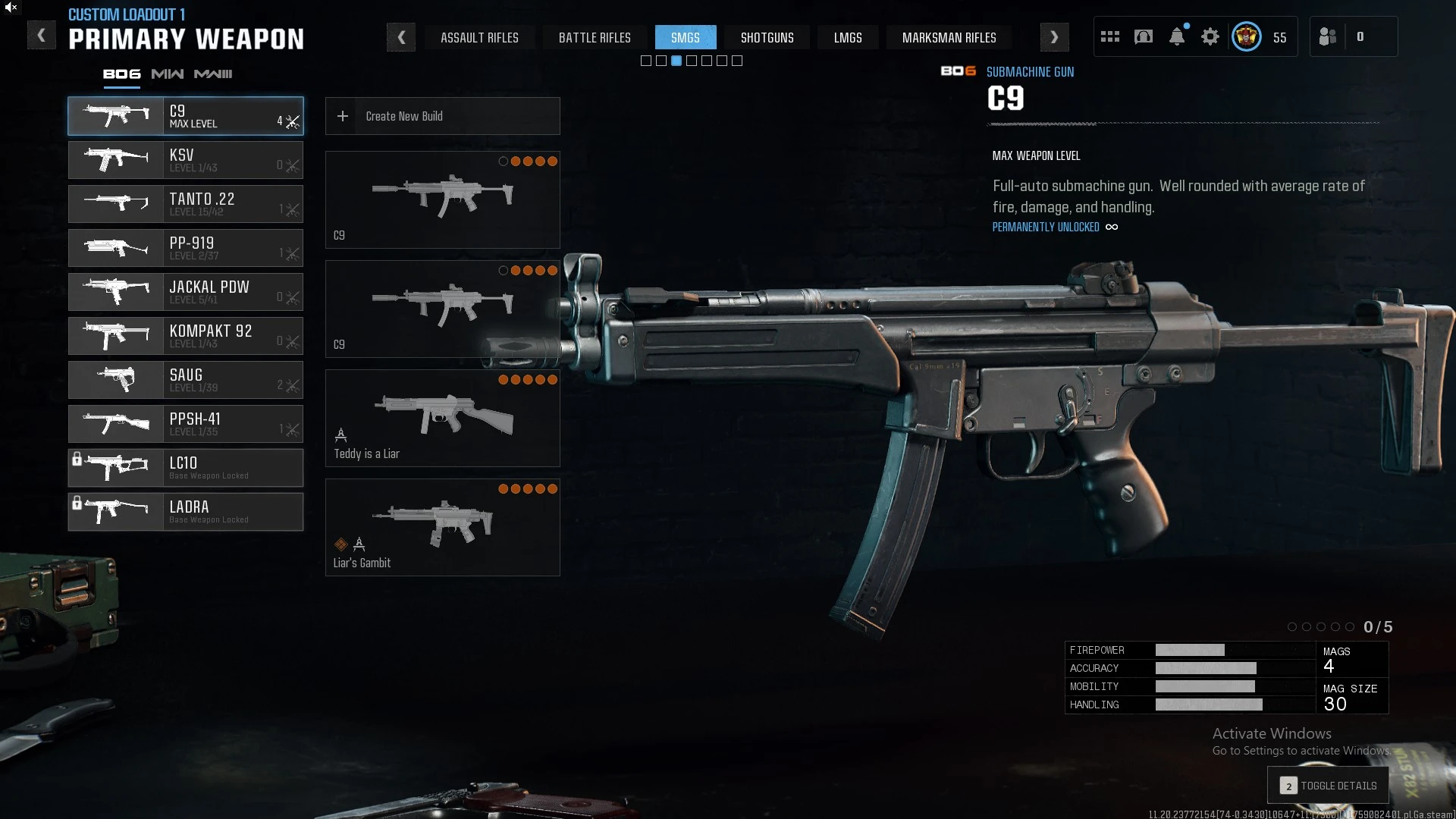Select the Jackal PDW weapon

186,292
